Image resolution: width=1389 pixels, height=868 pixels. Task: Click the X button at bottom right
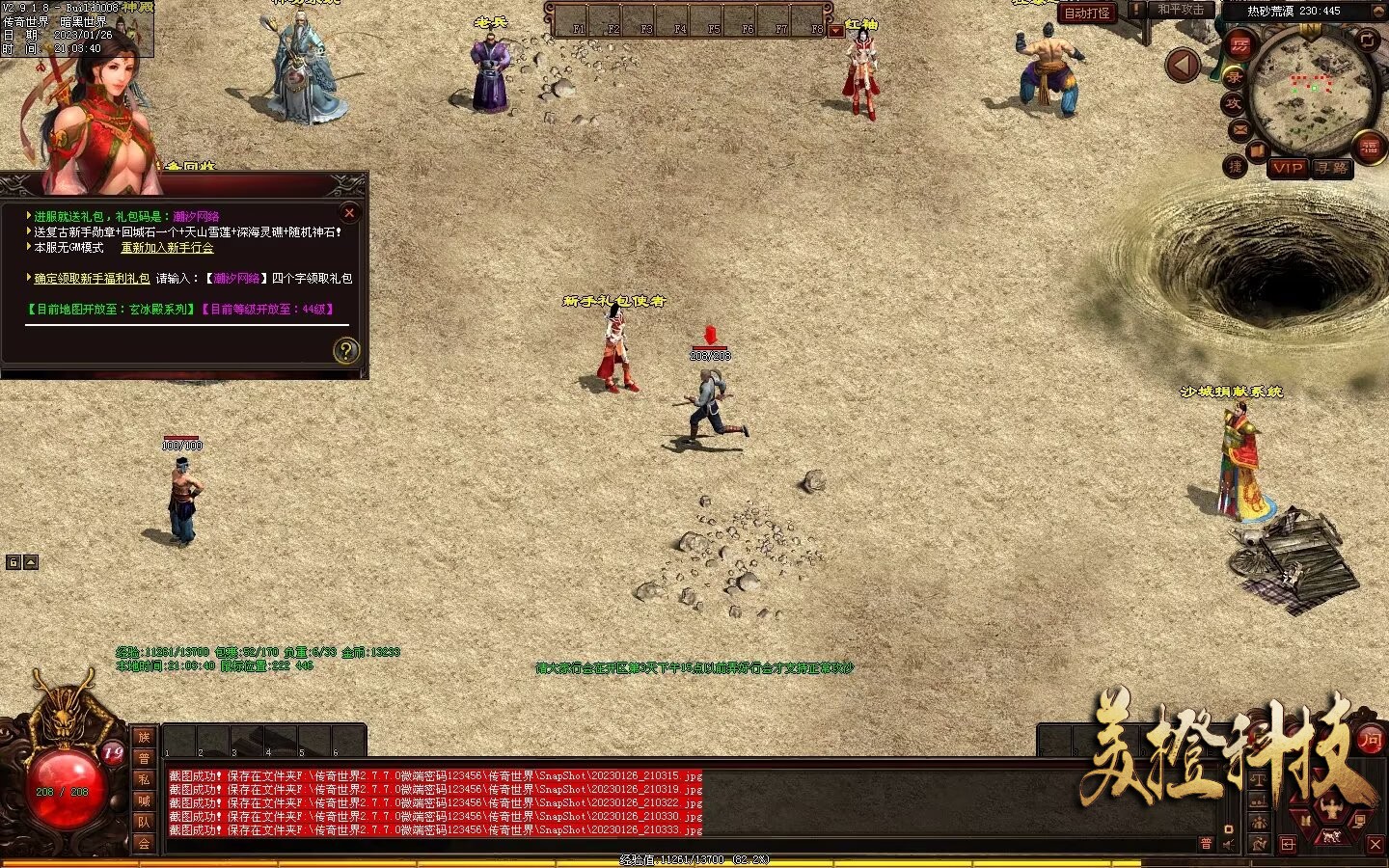click(x=1375, y=844)
